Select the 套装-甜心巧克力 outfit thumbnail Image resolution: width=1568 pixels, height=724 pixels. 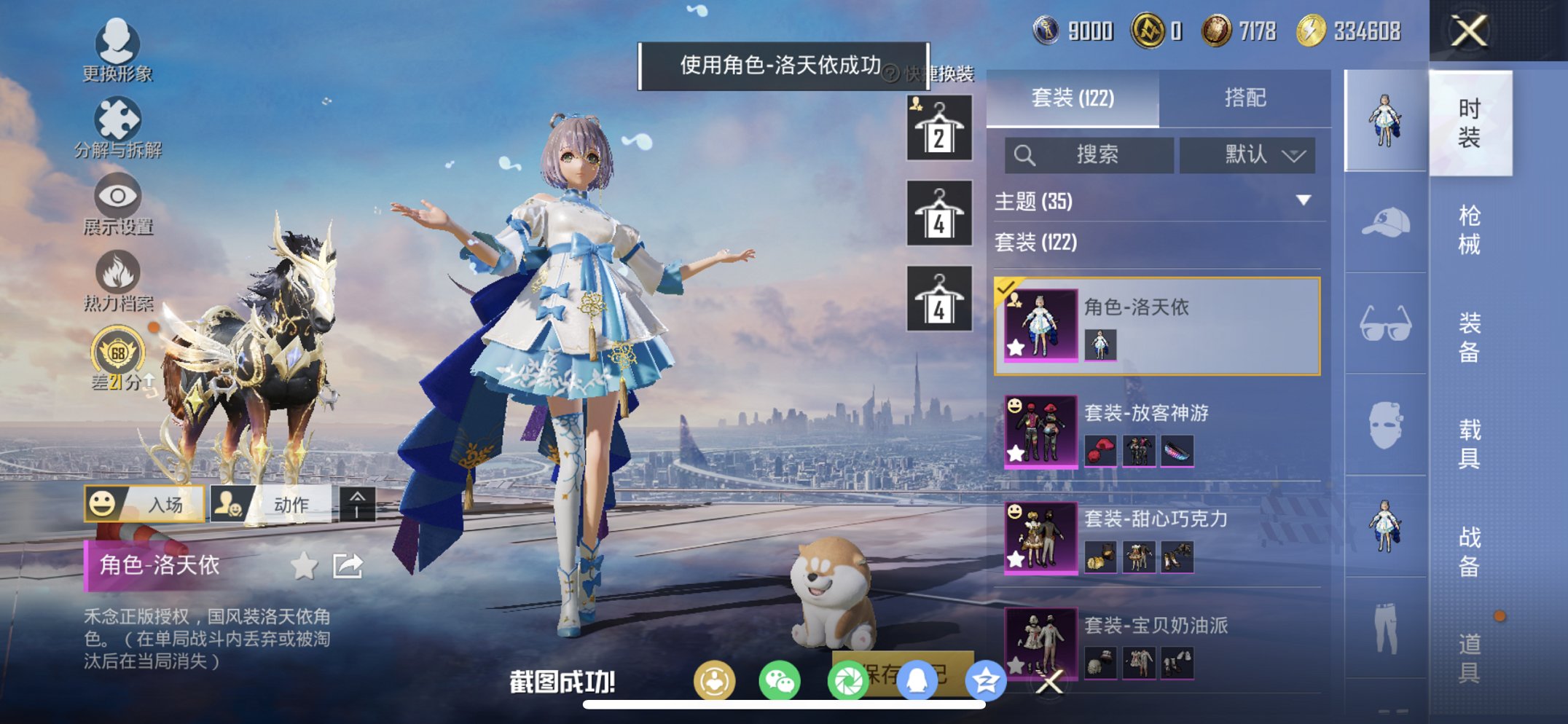1040,538
